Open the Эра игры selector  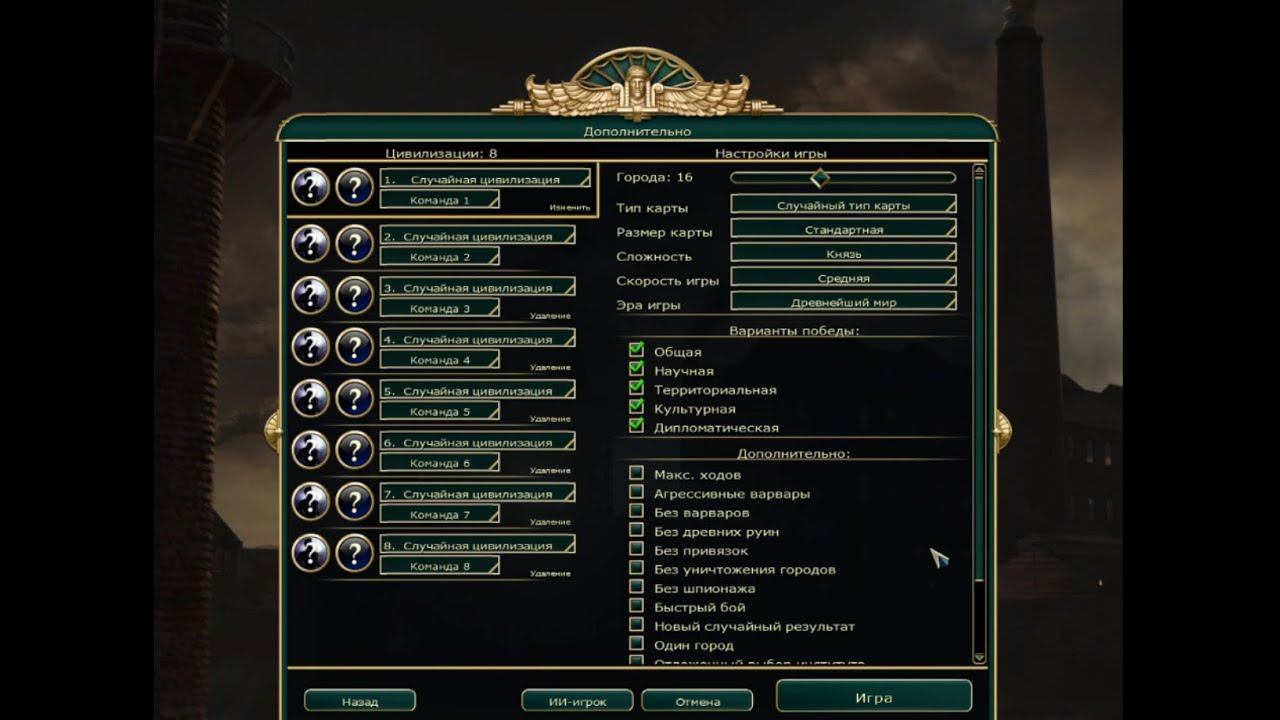click(845, 300)
